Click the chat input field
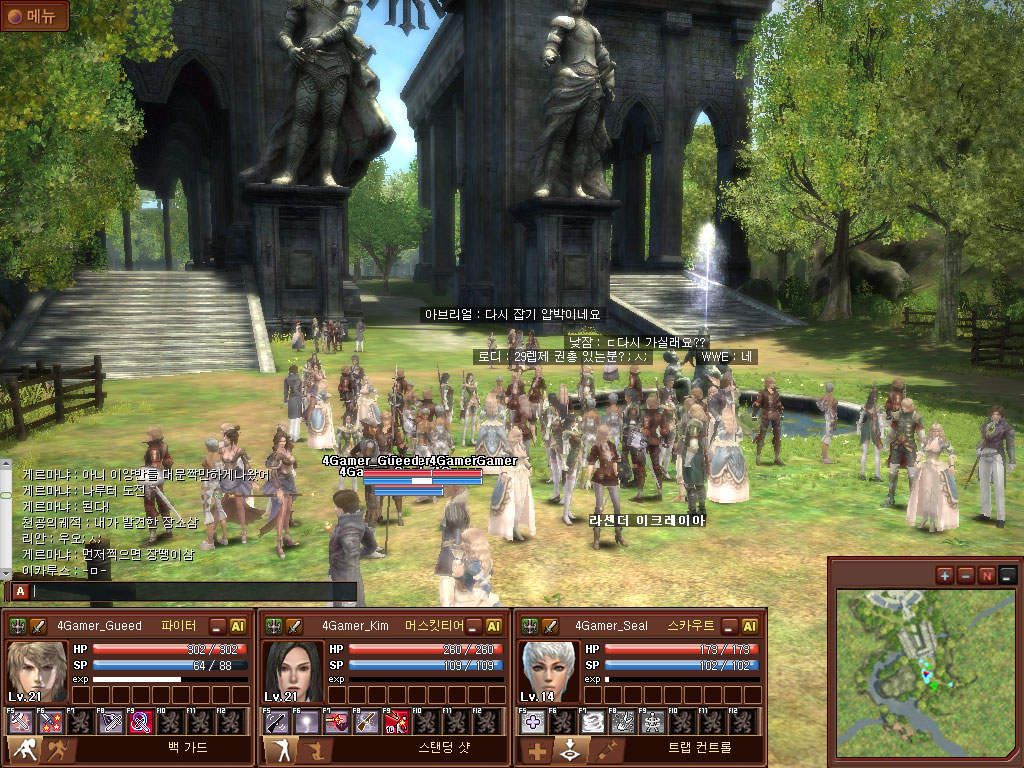The height and width of the screenshot is (768, 1024). pos(192,591)
